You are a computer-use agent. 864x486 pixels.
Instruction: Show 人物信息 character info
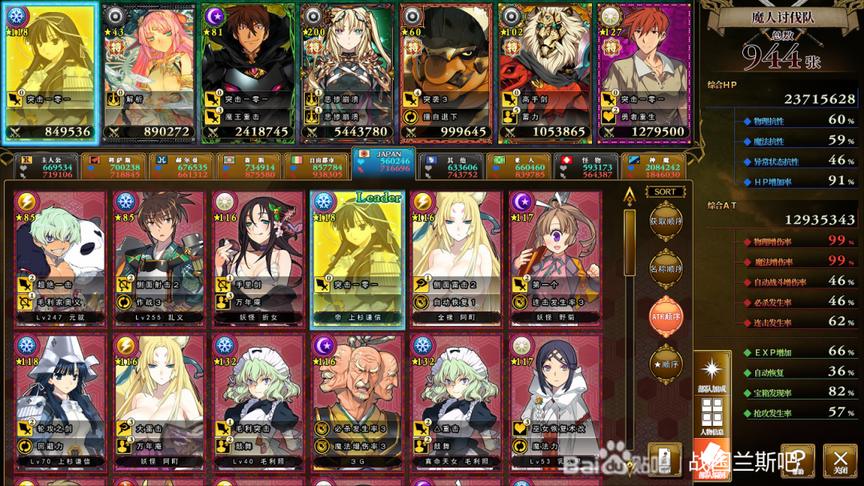pyautogui.click(x=713, y=418)
